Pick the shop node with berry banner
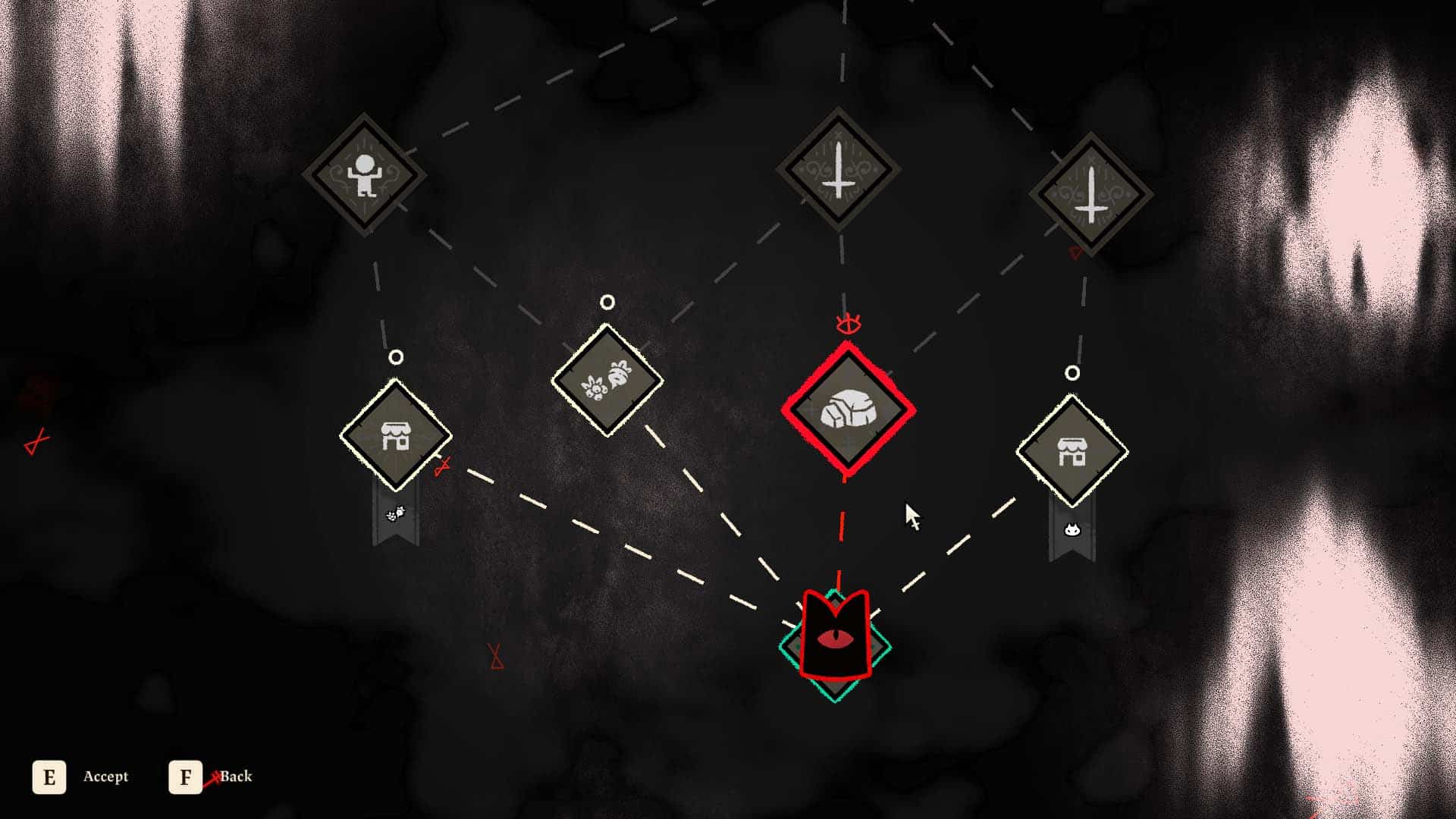 point(395,436)
